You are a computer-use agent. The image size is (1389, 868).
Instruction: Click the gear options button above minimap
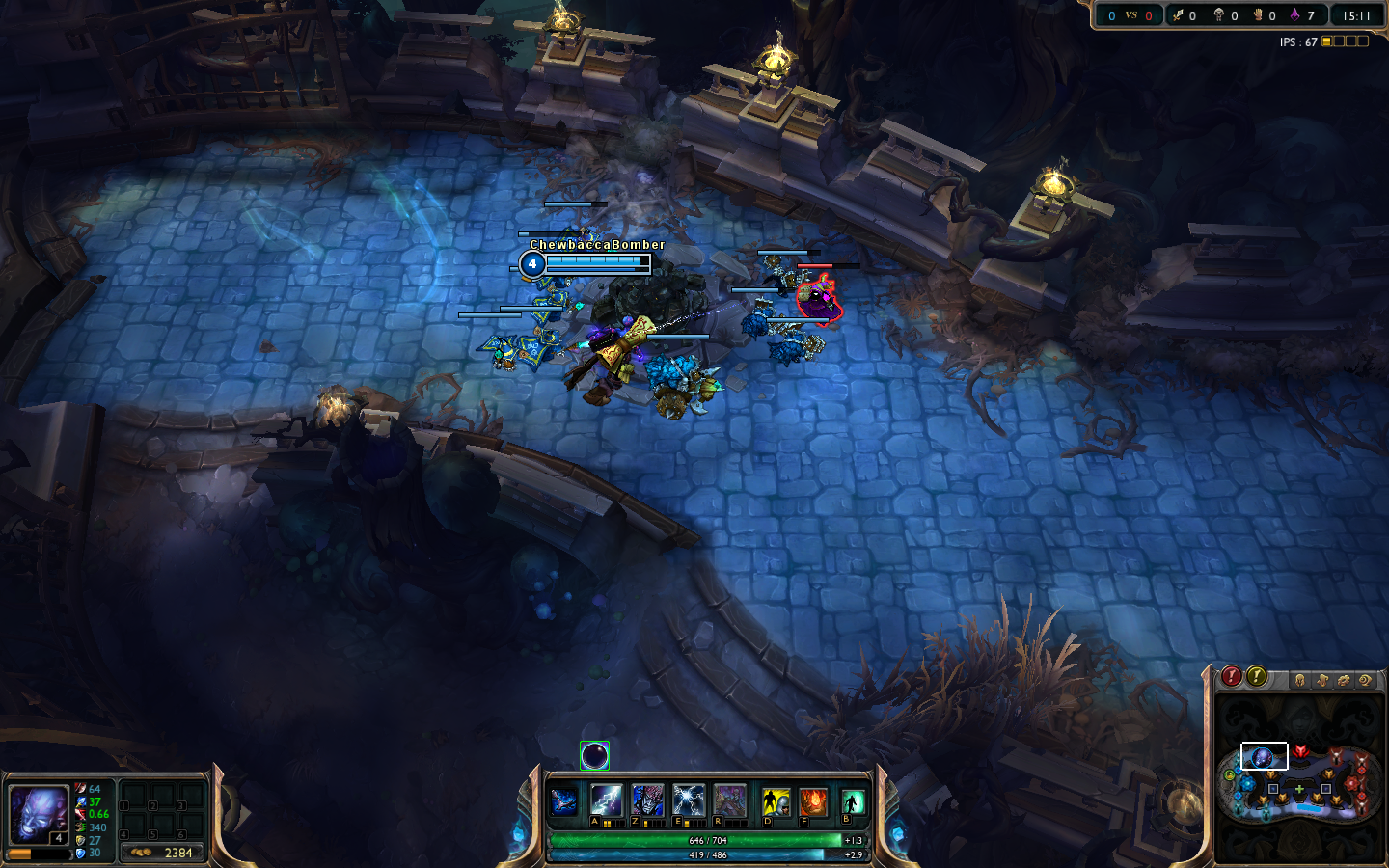(1344, 680)
